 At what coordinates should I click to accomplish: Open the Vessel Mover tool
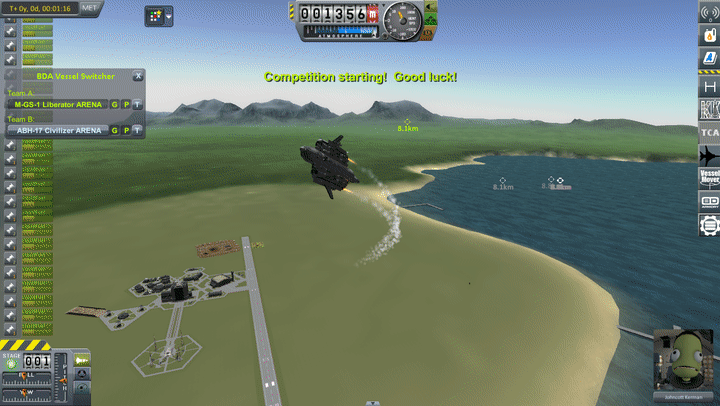[708, 179]
